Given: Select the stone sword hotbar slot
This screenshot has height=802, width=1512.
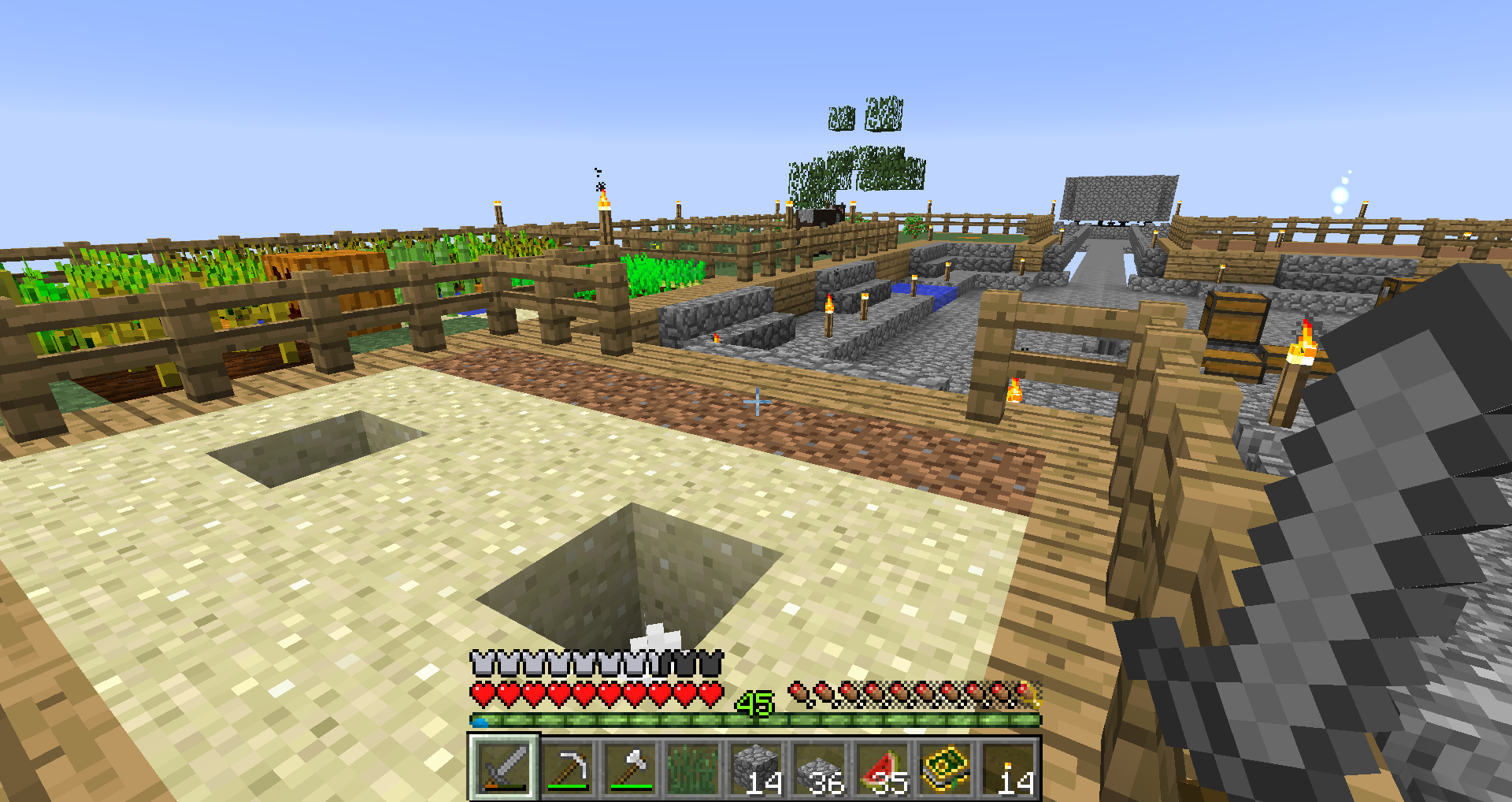Looking at the screenshot, I should click(504, 767).
